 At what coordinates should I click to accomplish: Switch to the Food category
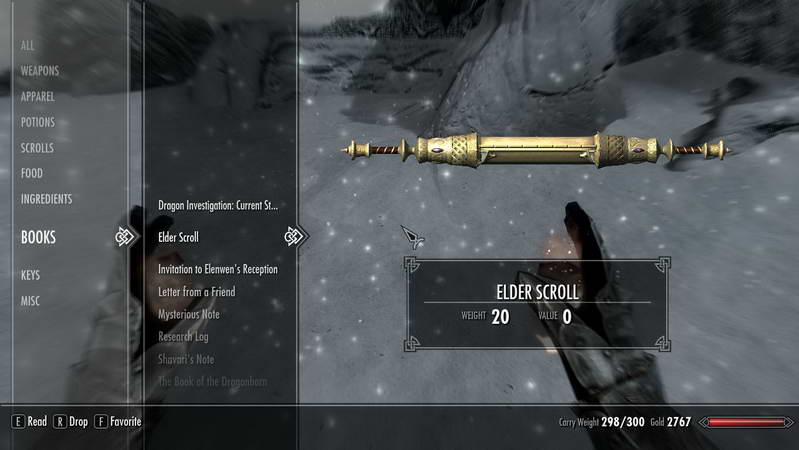(32, 173)
